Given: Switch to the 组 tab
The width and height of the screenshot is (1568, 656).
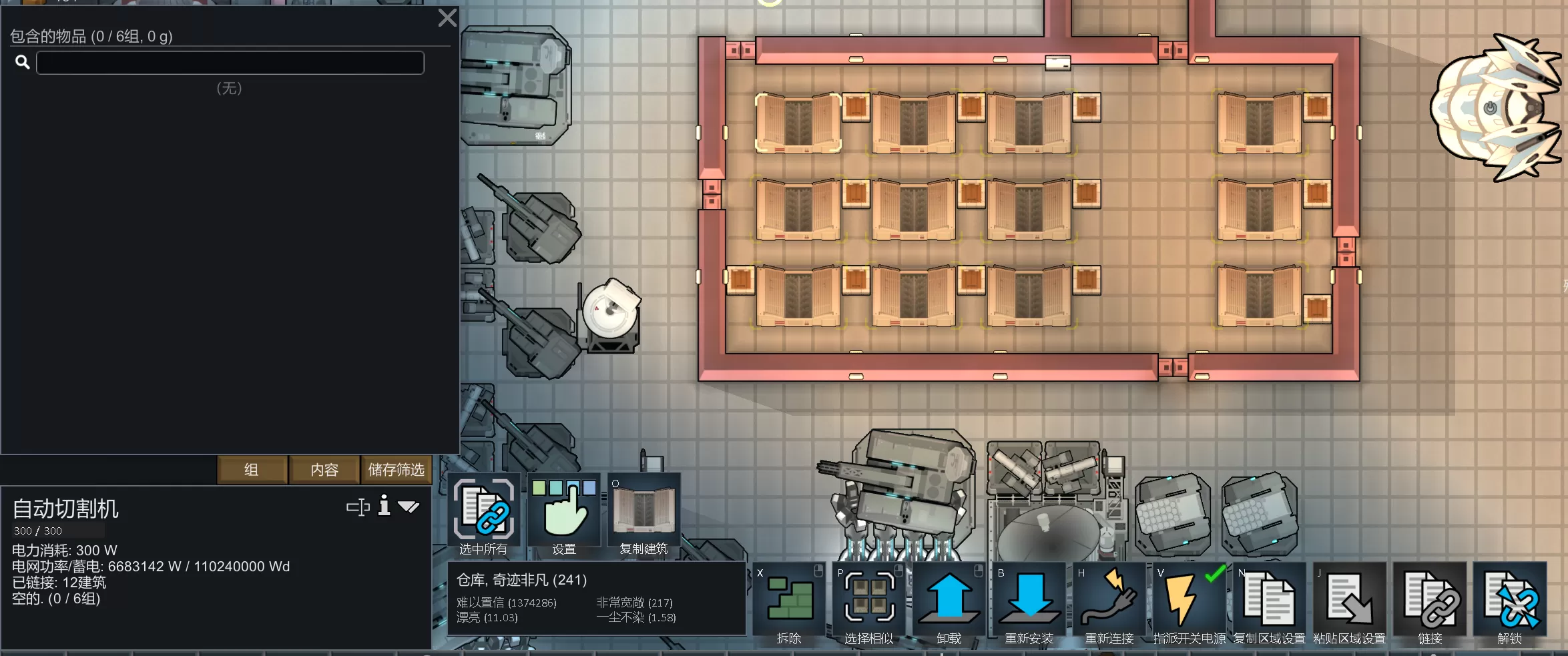Looking at the screenshot, I should click(252, 470).
